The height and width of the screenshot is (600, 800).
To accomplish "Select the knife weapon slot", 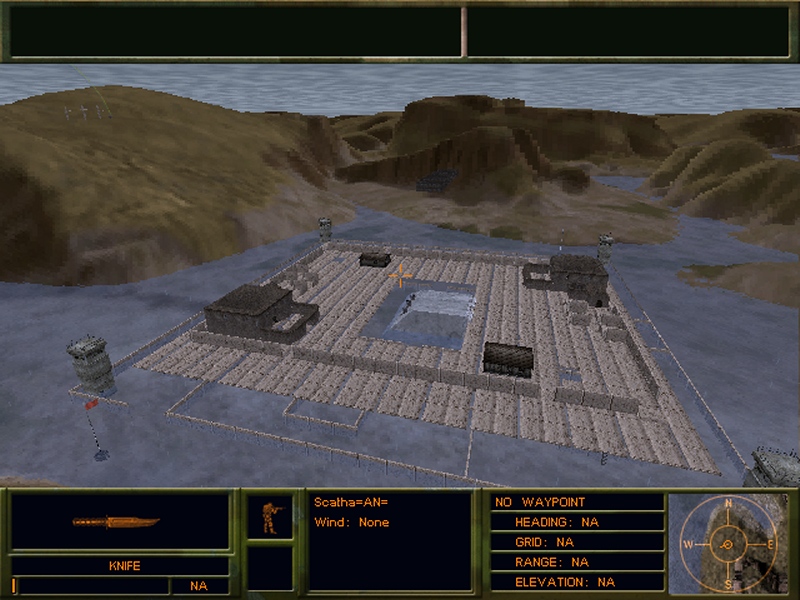I will pos(118,522).
